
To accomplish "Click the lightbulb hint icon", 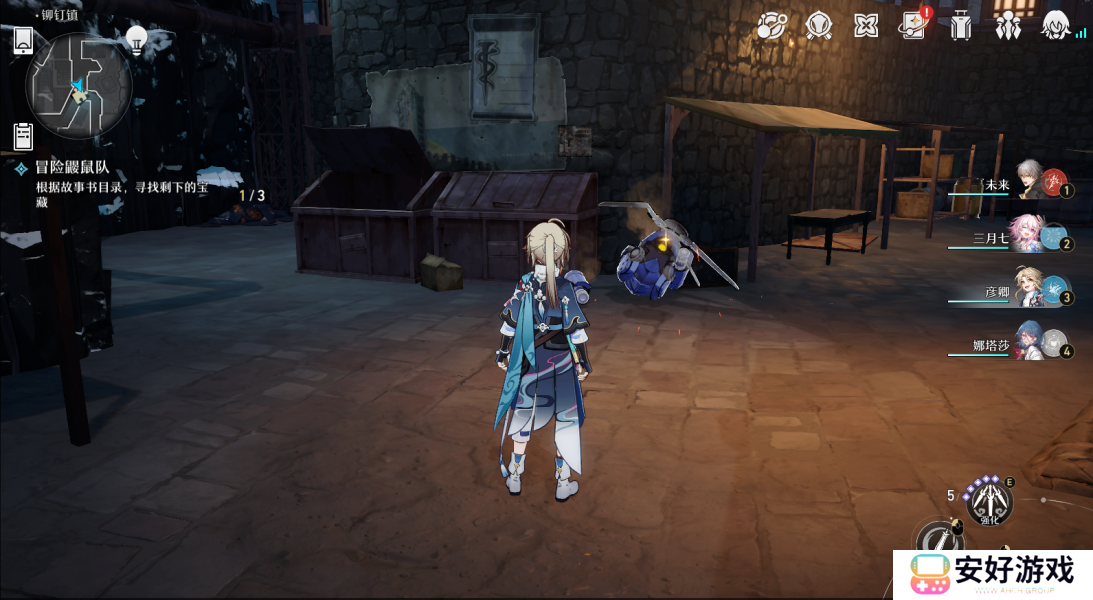I will coord(136,40).
